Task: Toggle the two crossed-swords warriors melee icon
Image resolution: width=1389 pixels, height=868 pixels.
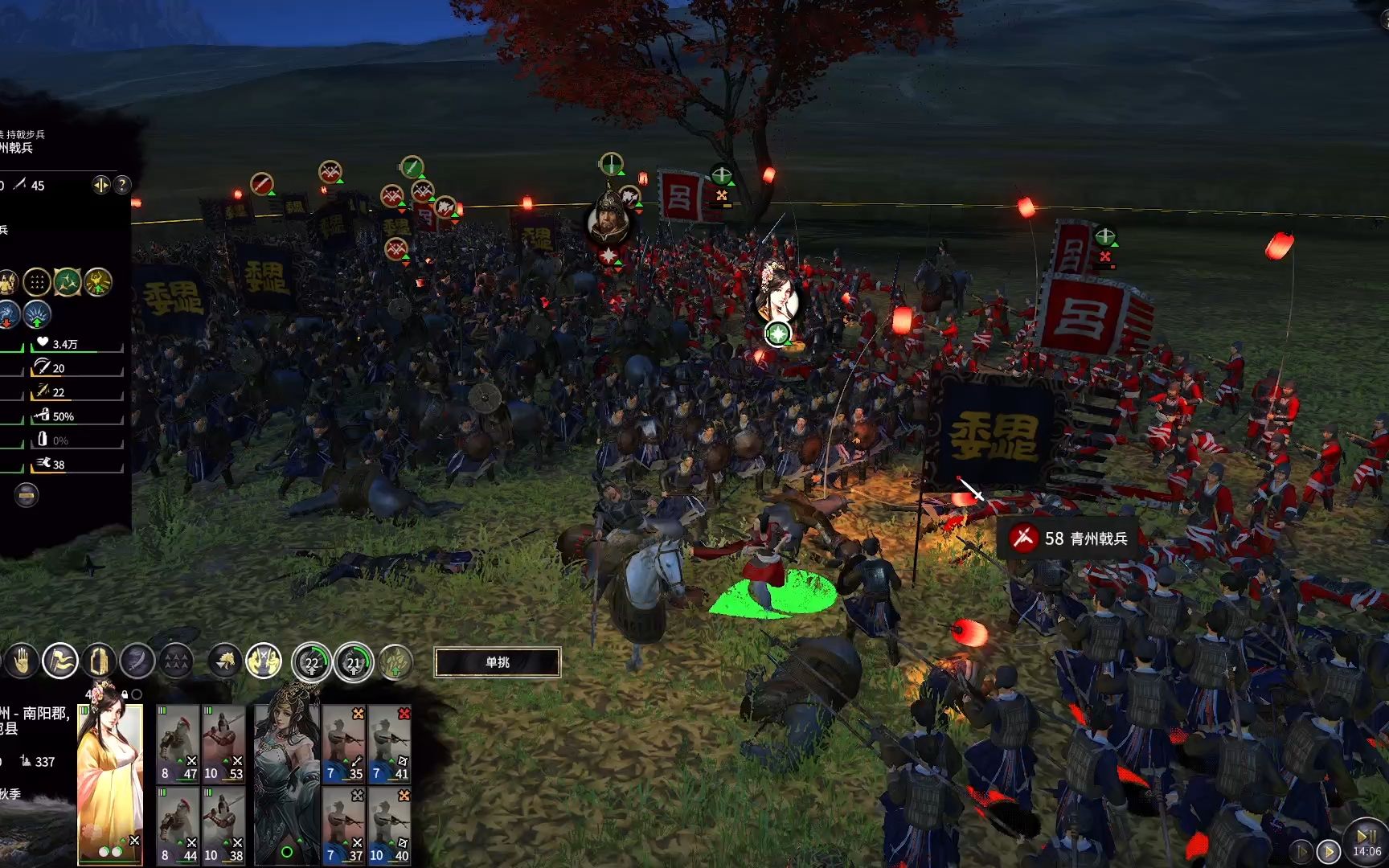Action: coord(264,661)
